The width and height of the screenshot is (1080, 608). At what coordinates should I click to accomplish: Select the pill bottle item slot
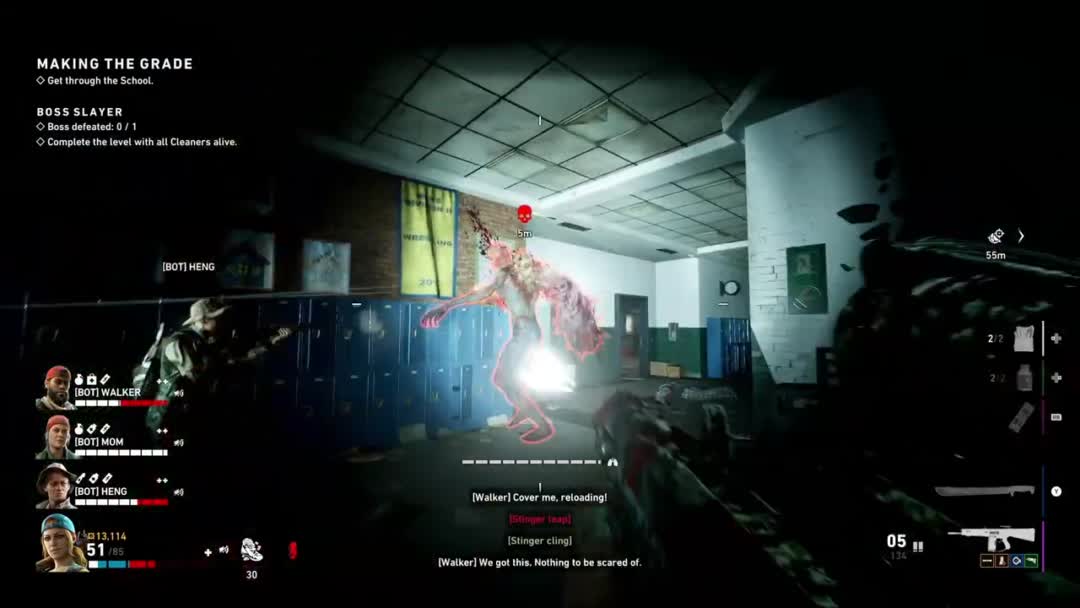pyautogui.click(x=1023, y=378)
